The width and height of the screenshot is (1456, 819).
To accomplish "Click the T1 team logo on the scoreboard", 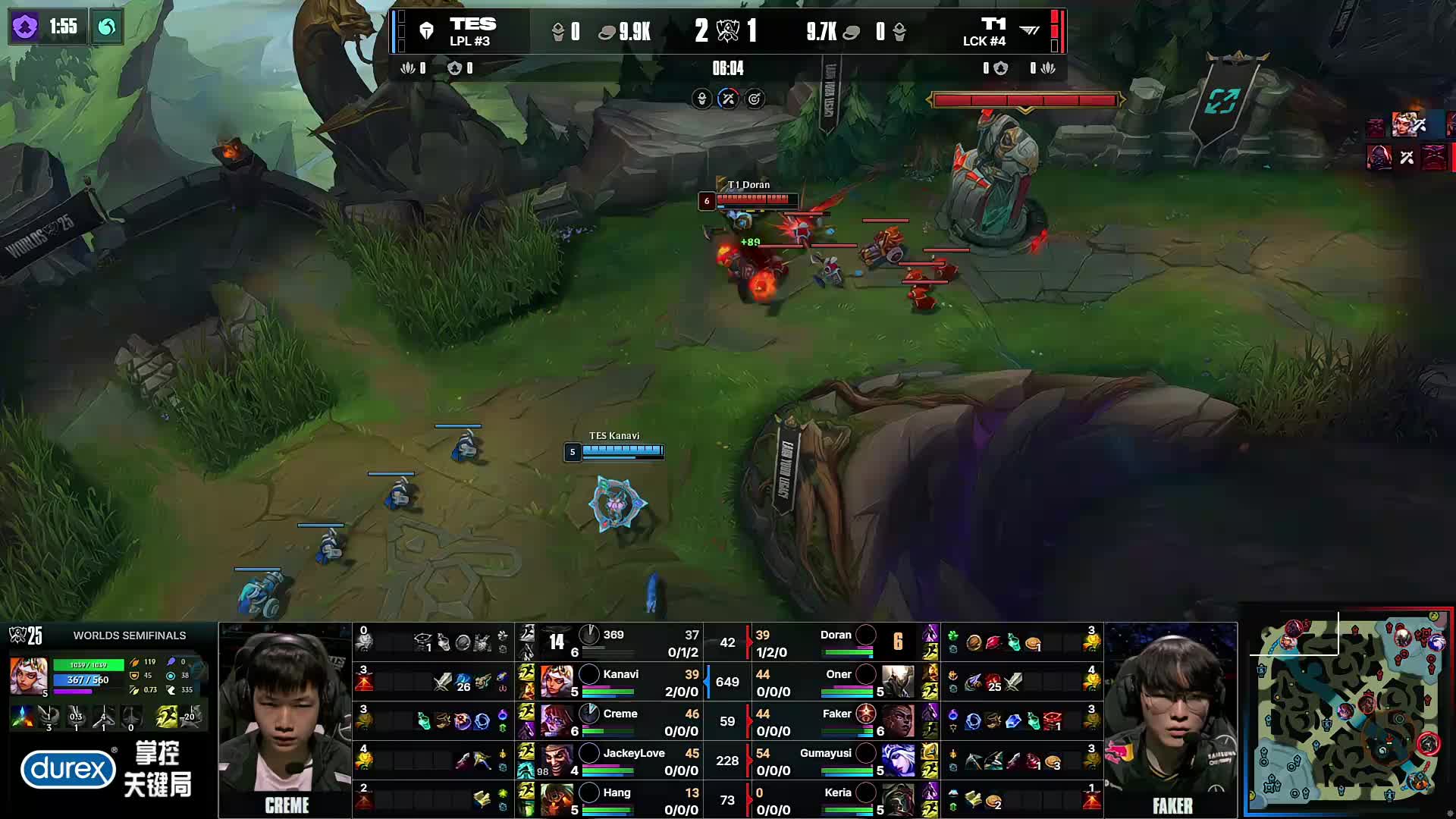I will click(1029, 31).
